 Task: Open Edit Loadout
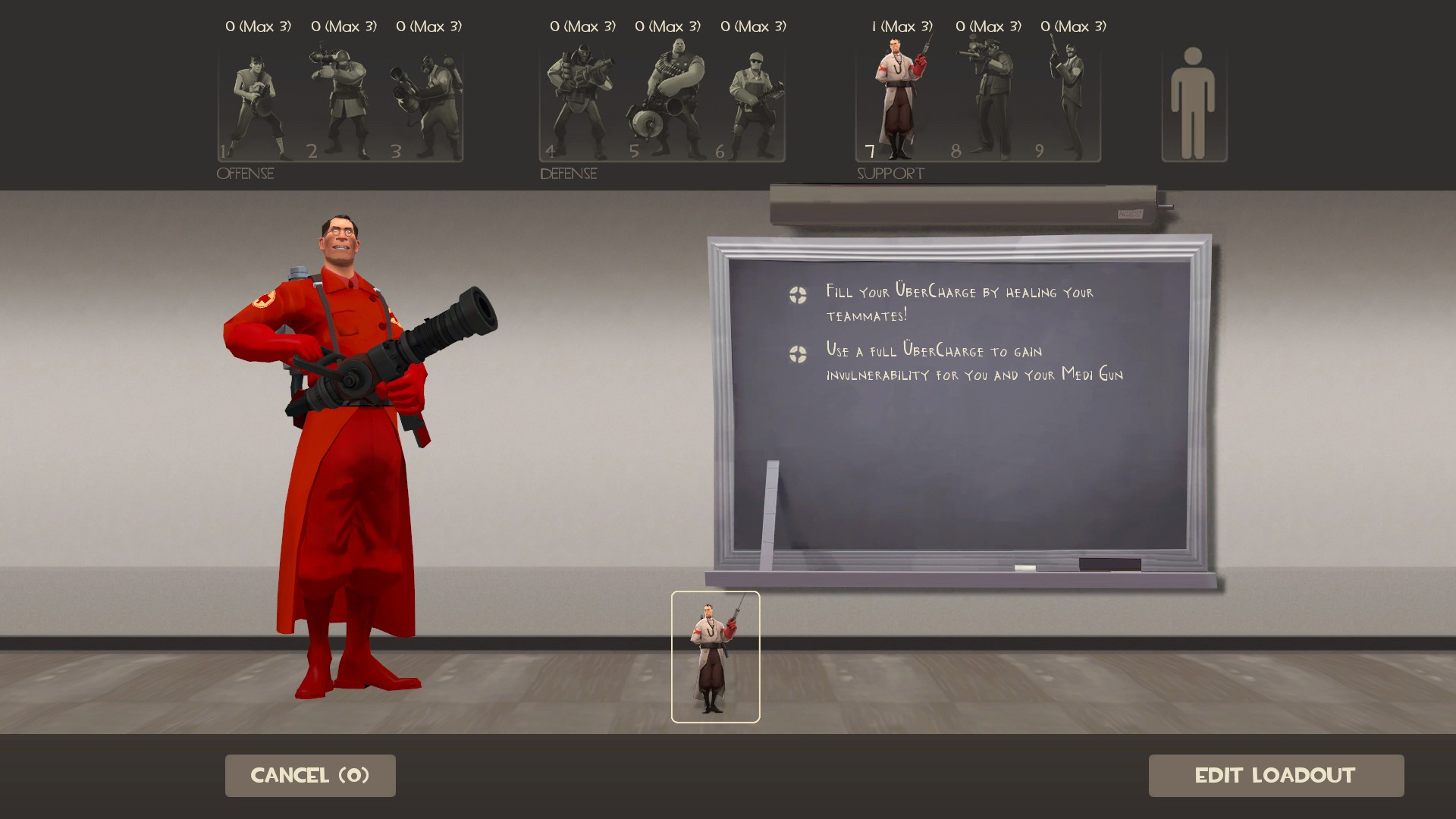[1276, 775]
